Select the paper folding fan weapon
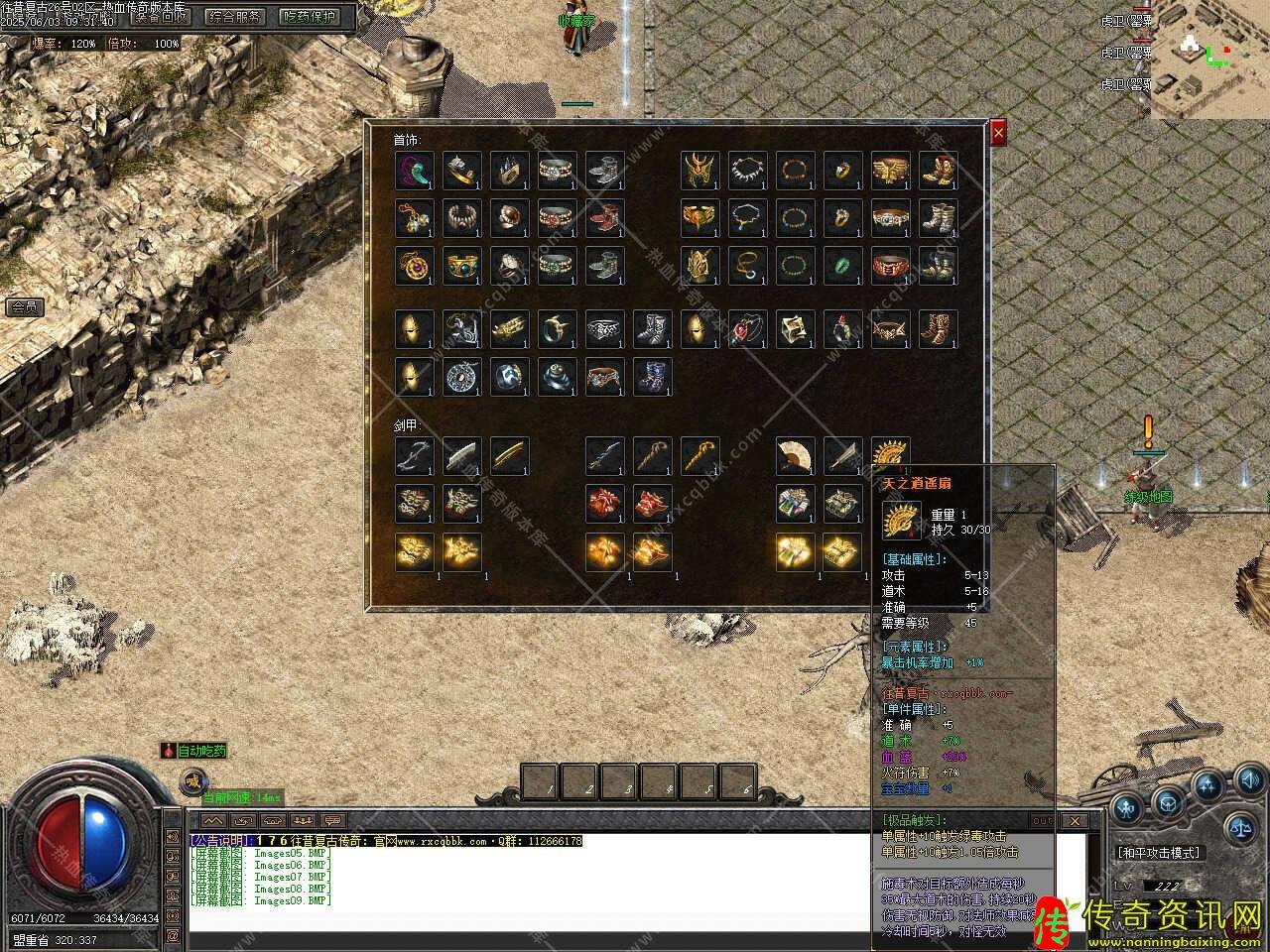The image size is (1270, 952). tap(796, 456)
